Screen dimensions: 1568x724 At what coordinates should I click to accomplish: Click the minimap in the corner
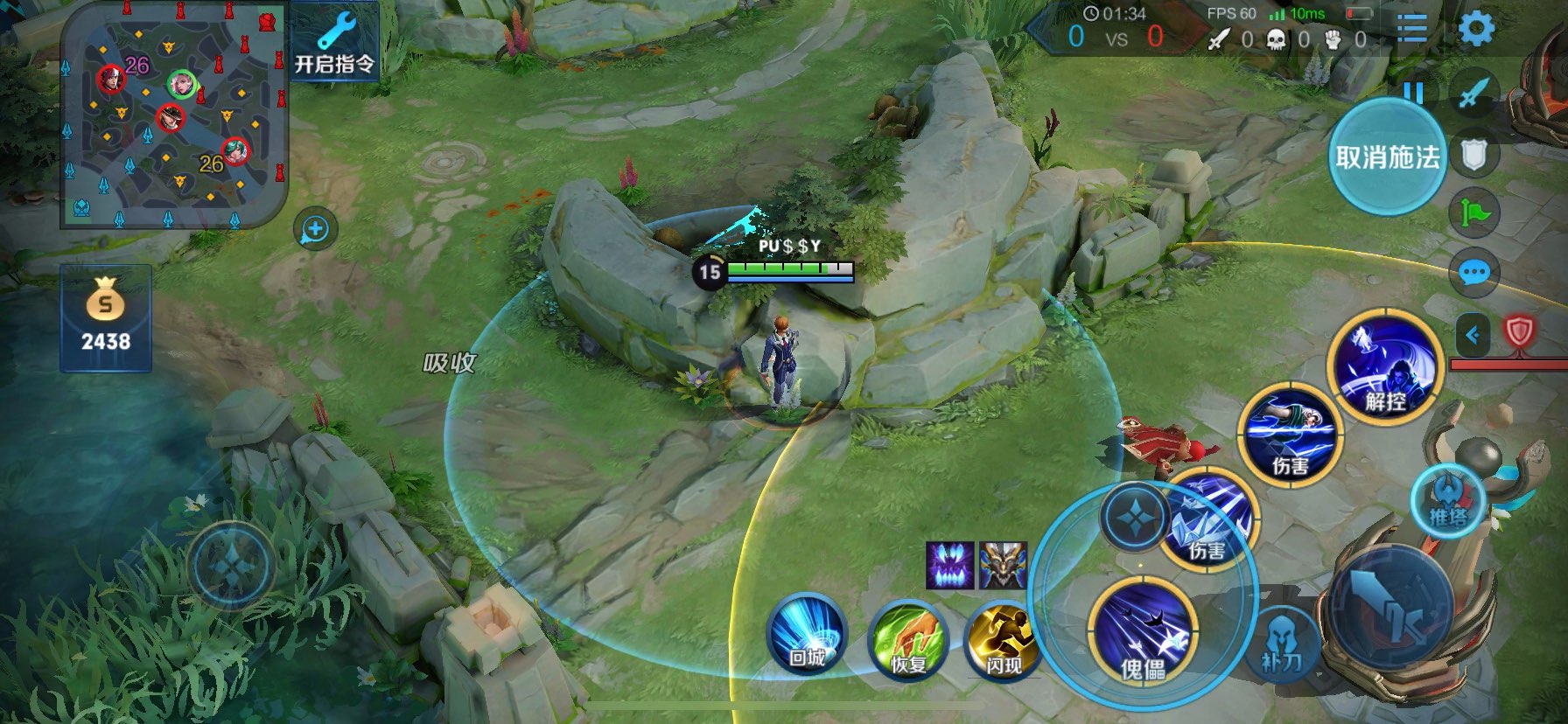[172, 114]
